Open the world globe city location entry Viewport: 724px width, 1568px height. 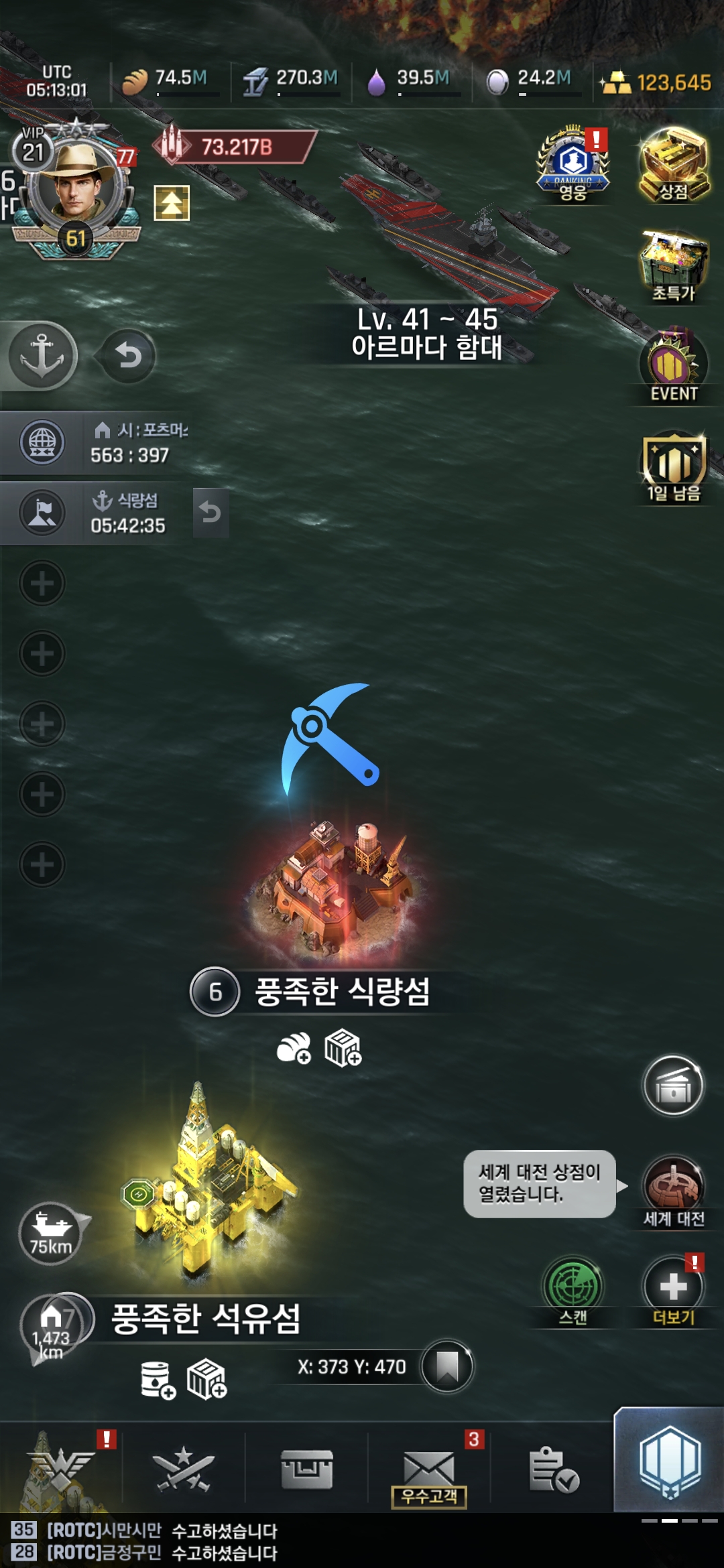coord(43,442)
